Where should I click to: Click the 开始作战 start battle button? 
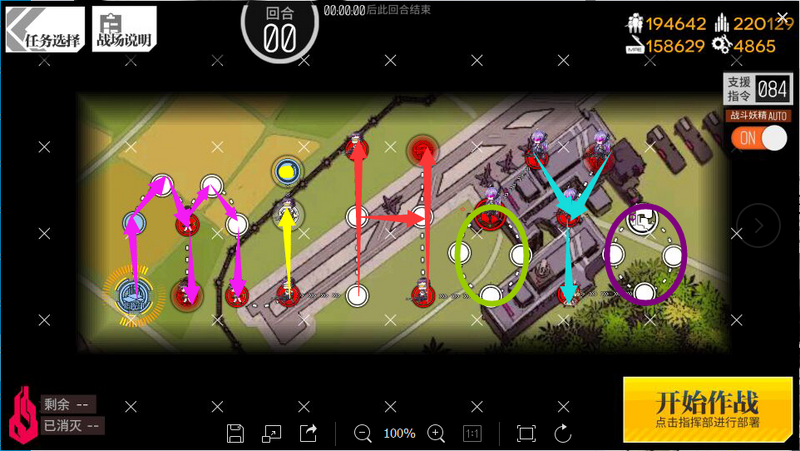coord(706,409)
